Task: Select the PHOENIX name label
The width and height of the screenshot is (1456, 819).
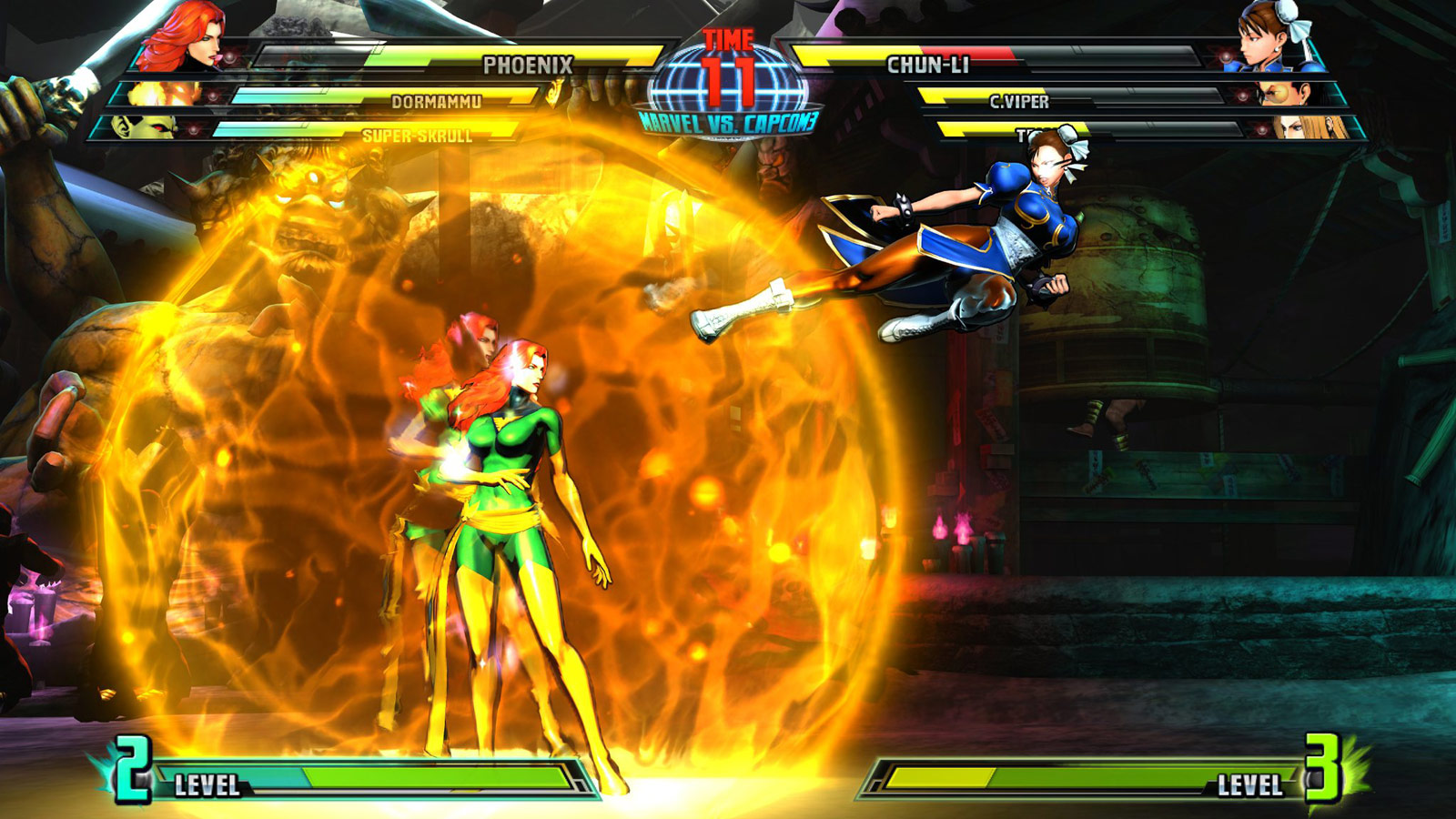Action: [530, 64]
